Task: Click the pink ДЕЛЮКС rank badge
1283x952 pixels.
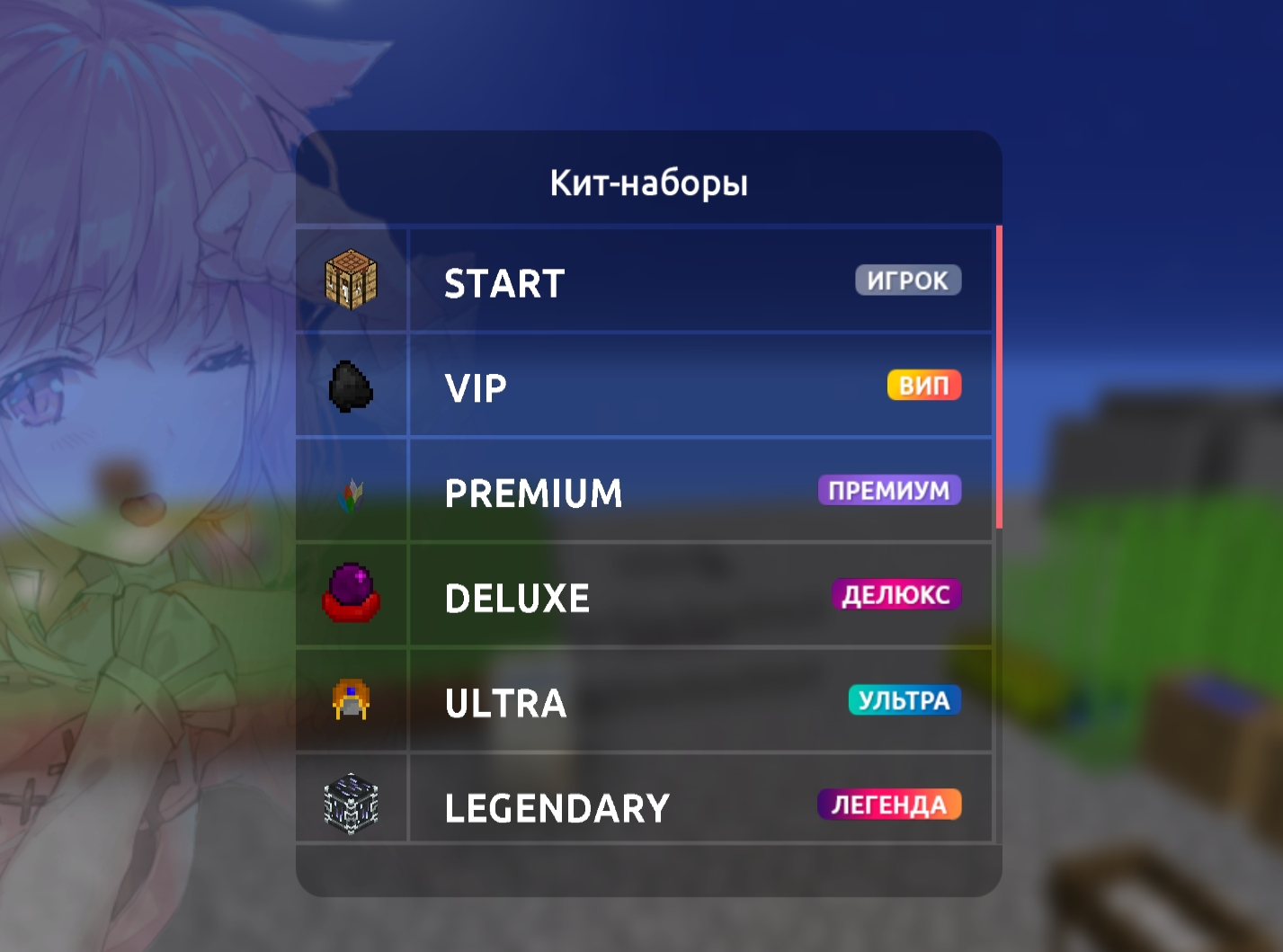Action: pos(895,595)
